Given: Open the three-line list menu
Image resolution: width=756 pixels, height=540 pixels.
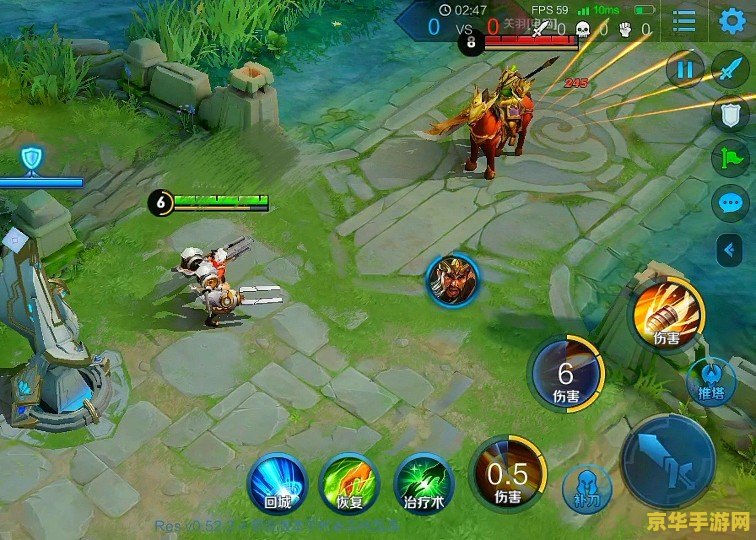Looking at the screenshot, I should 685,21.
